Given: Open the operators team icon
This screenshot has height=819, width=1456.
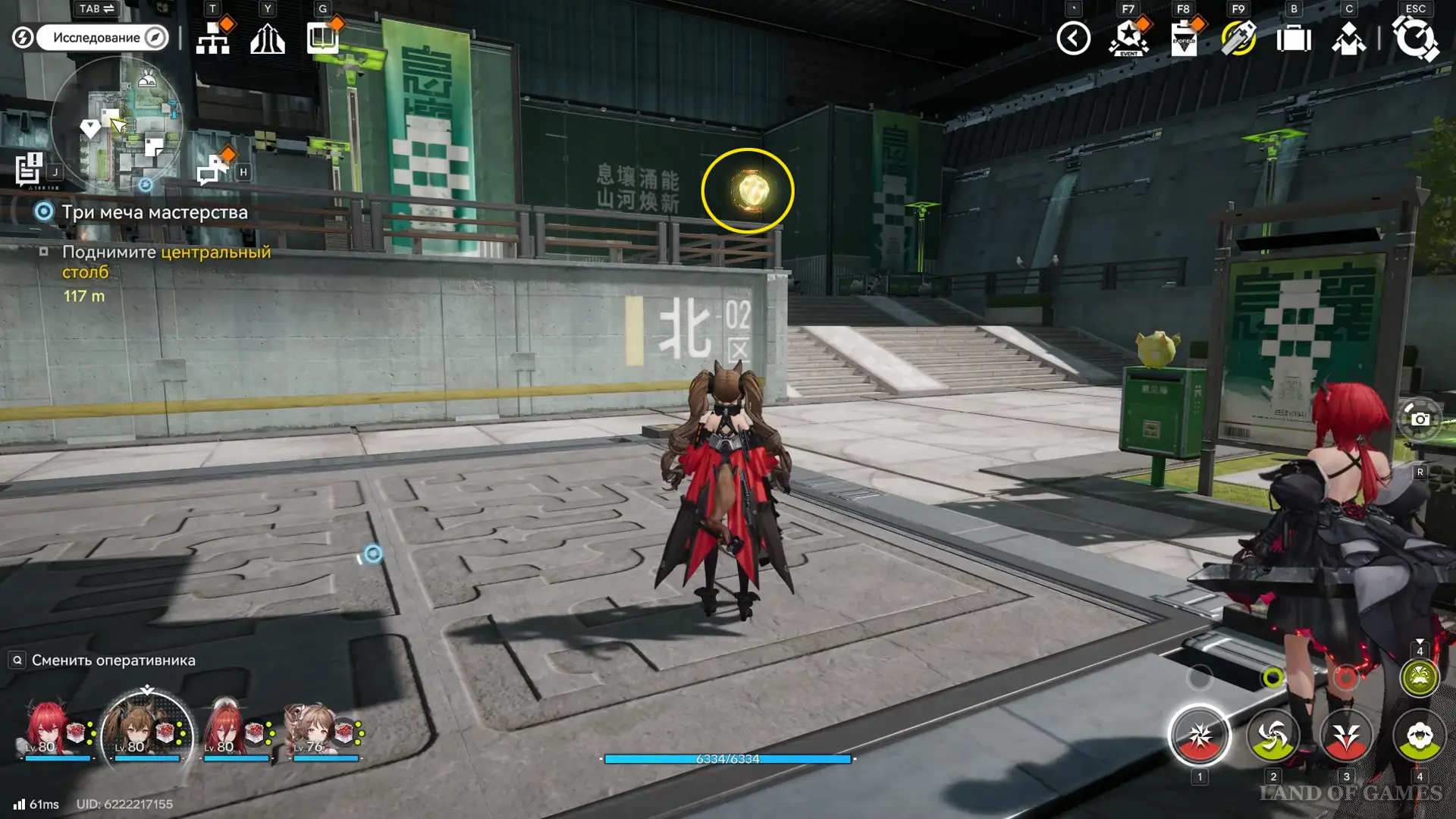Looking at the screenshot, I should (x=1348, y=39).
